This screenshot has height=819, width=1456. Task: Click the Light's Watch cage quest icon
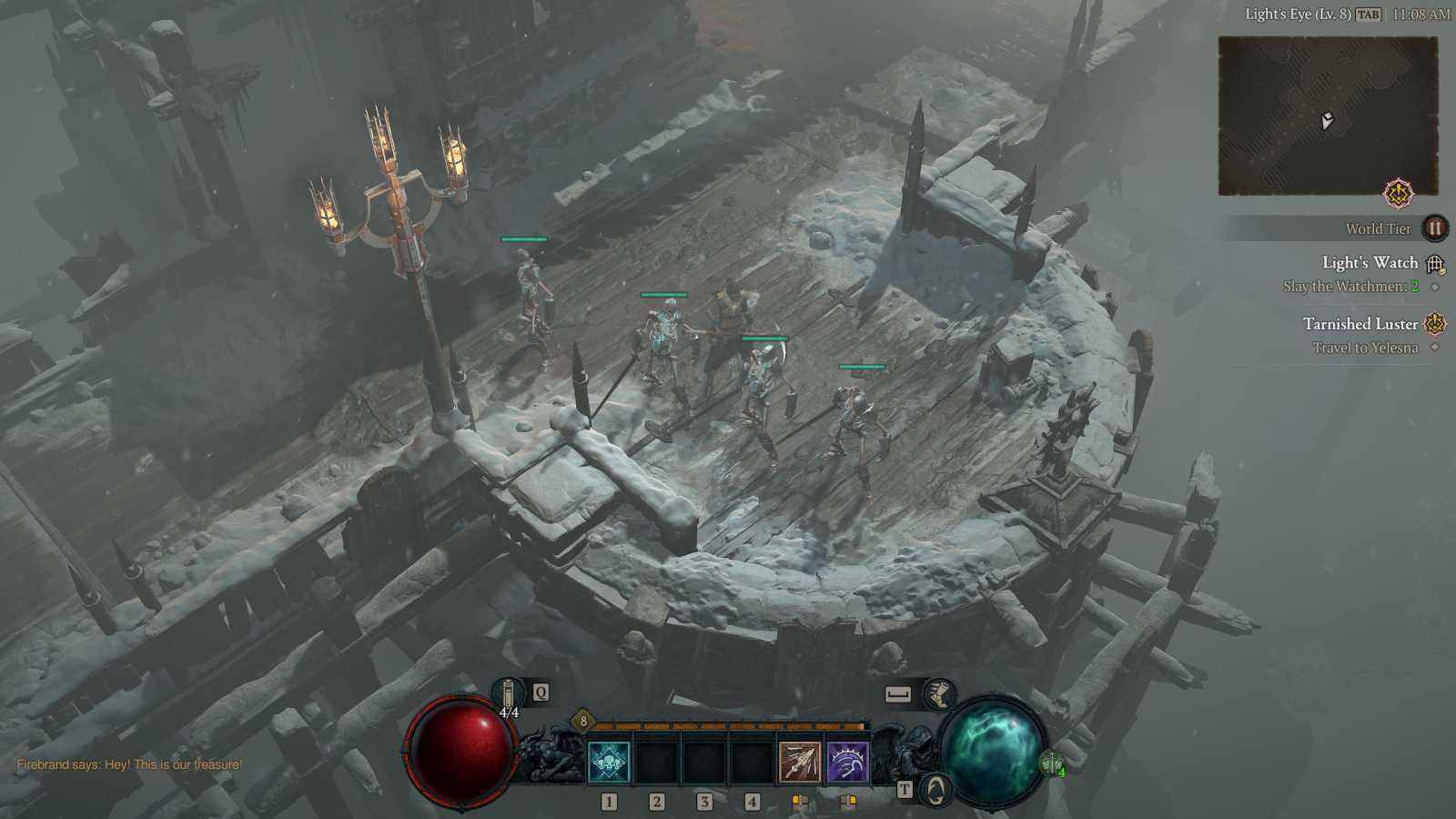(x=1436, y=262)
